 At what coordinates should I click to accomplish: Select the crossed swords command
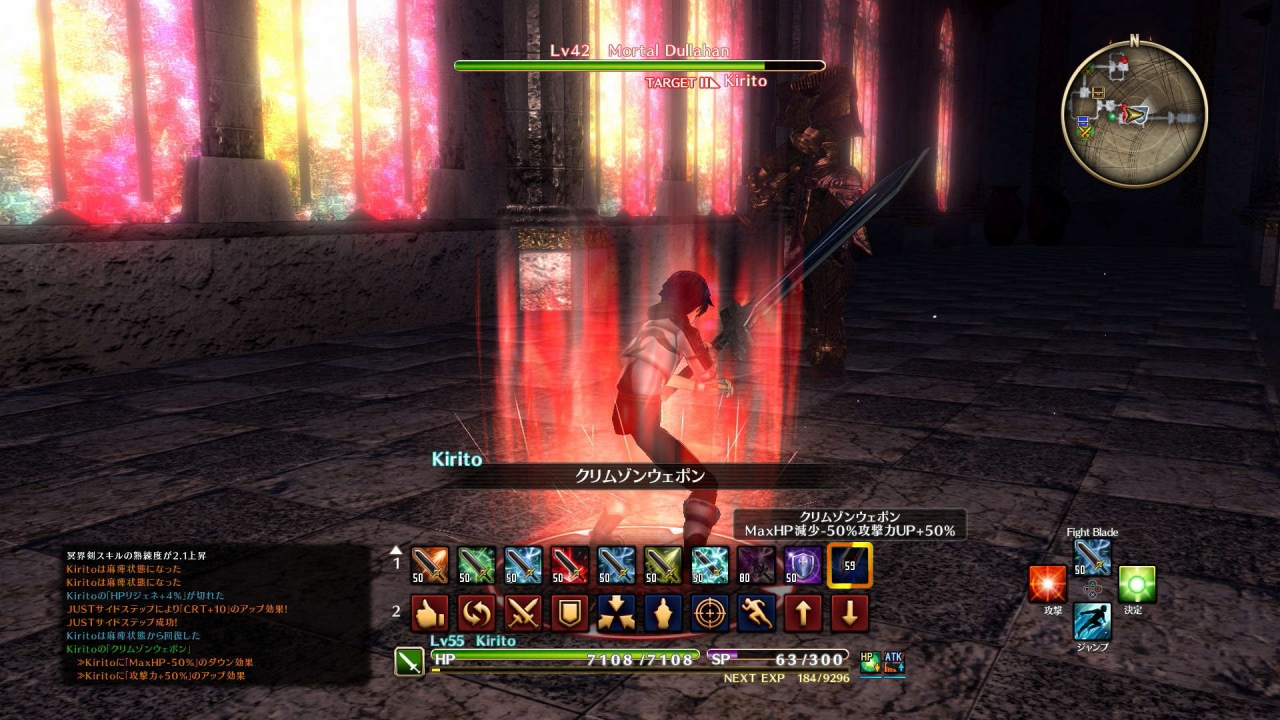pyautogui.click(x=523, y=613)
